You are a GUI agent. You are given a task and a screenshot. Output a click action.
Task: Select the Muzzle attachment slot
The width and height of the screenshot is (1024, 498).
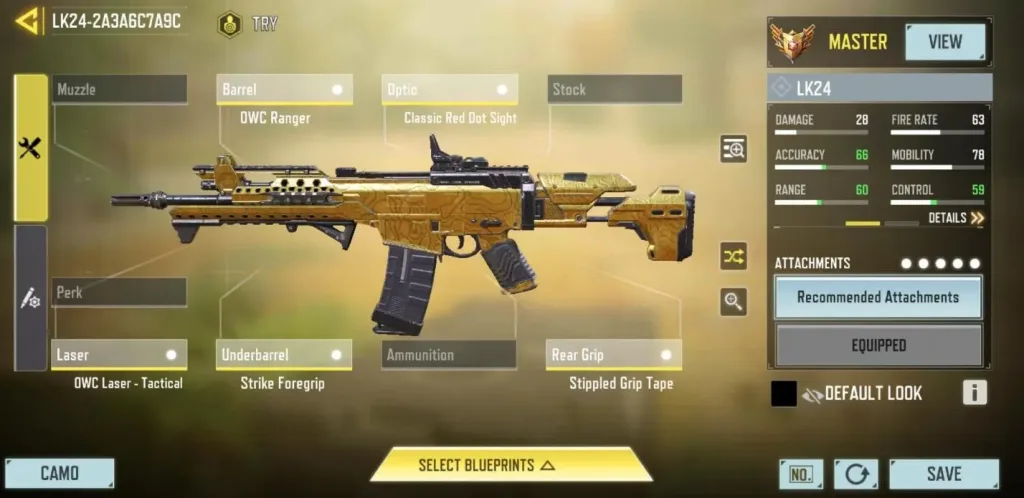click(119, 90)
